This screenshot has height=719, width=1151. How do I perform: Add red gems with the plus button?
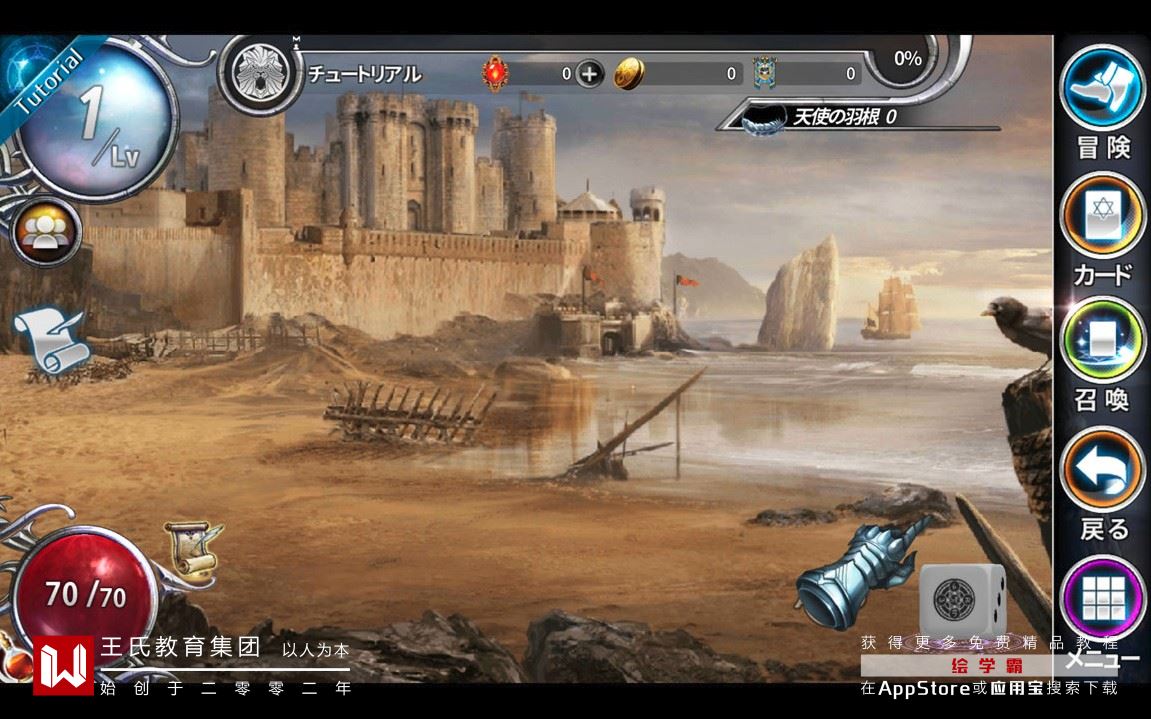tap(590, 73)
